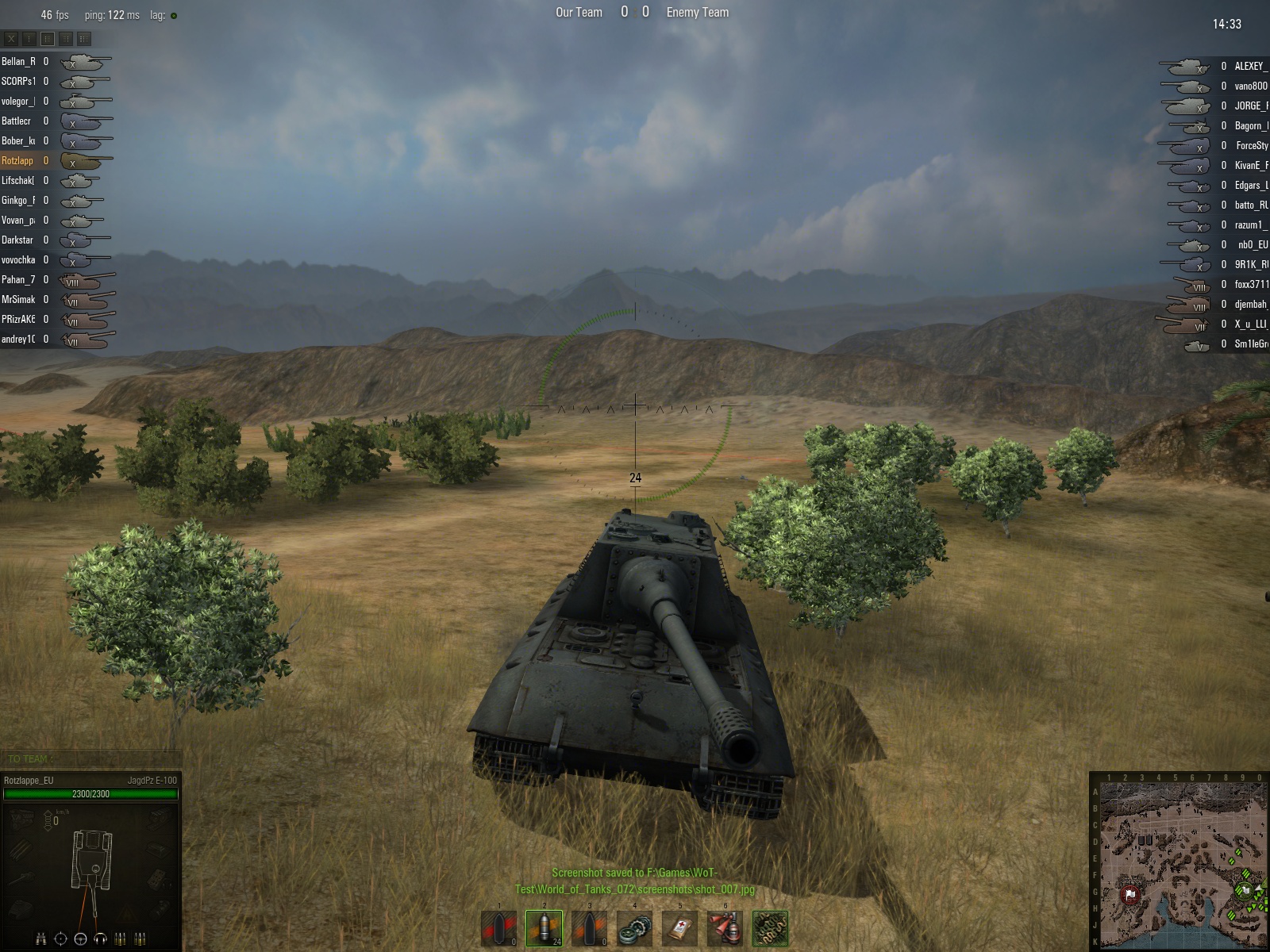Select enemy player Sm1leGr in the list
This screenshot has height=952, width=1270.
pos(1250,344)
